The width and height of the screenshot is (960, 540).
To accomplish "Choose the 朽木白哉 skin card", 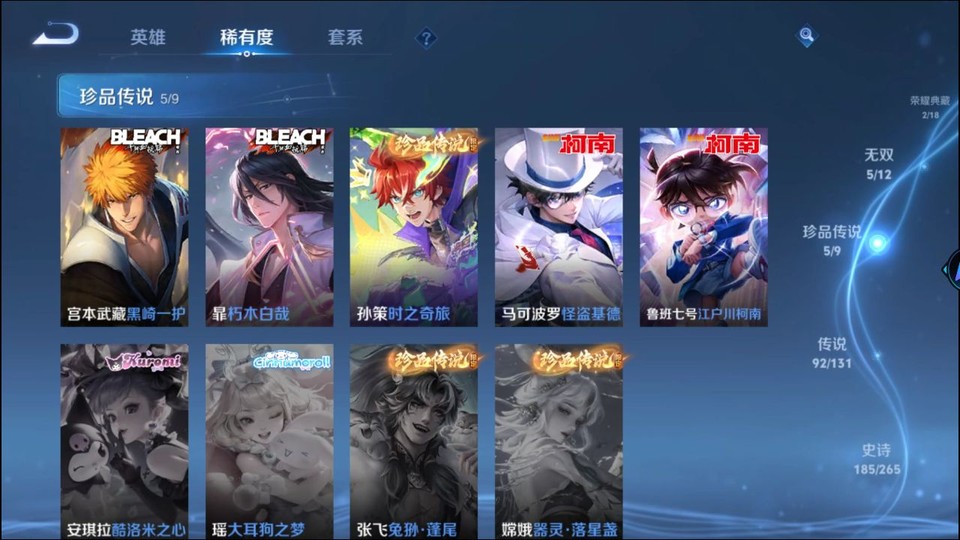I will [x=269, y=227].
